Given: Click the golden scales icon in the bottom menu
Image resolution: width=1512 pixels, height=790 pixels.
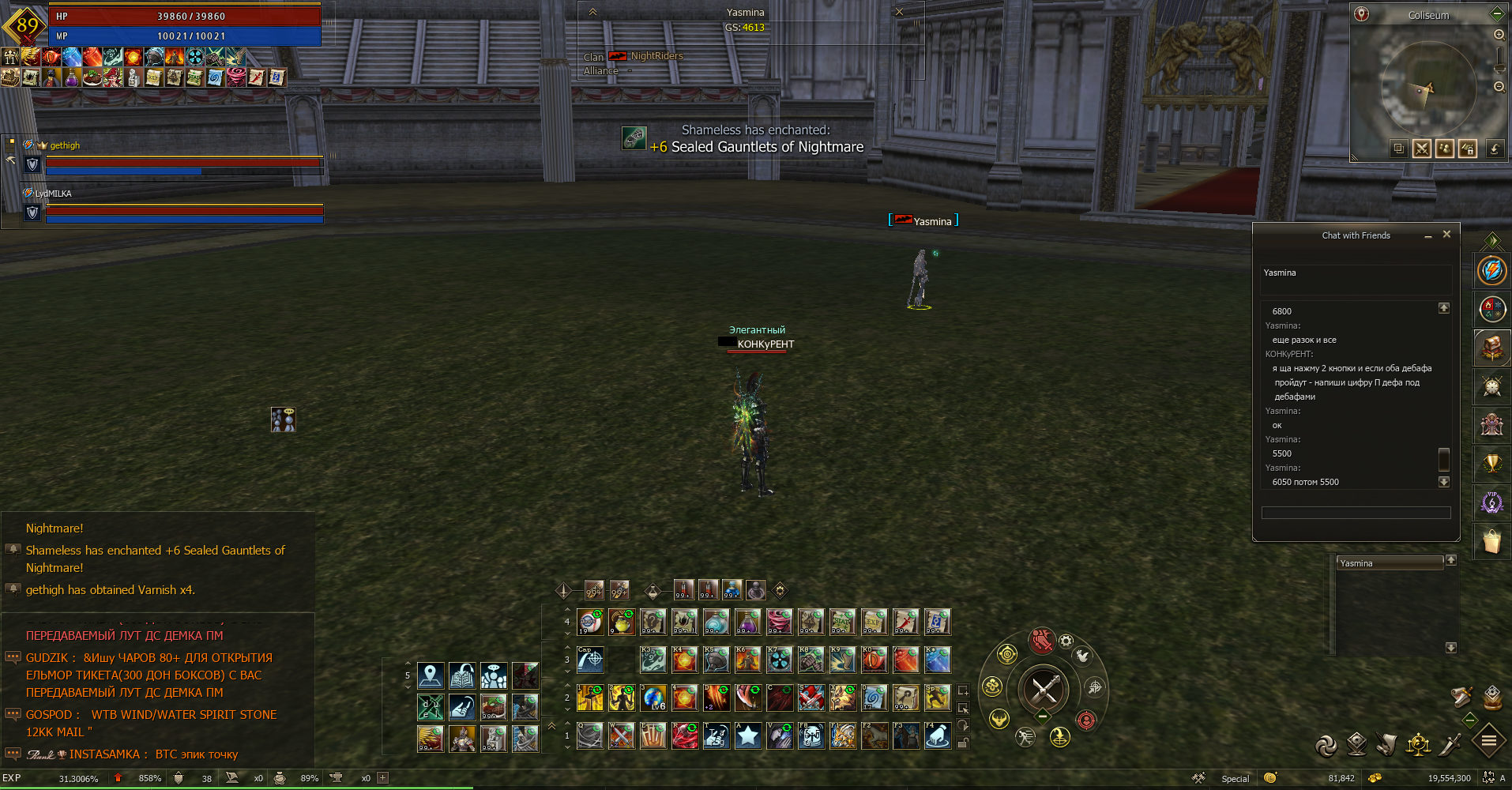Looking at the screenshot, I should (1418, 744).
